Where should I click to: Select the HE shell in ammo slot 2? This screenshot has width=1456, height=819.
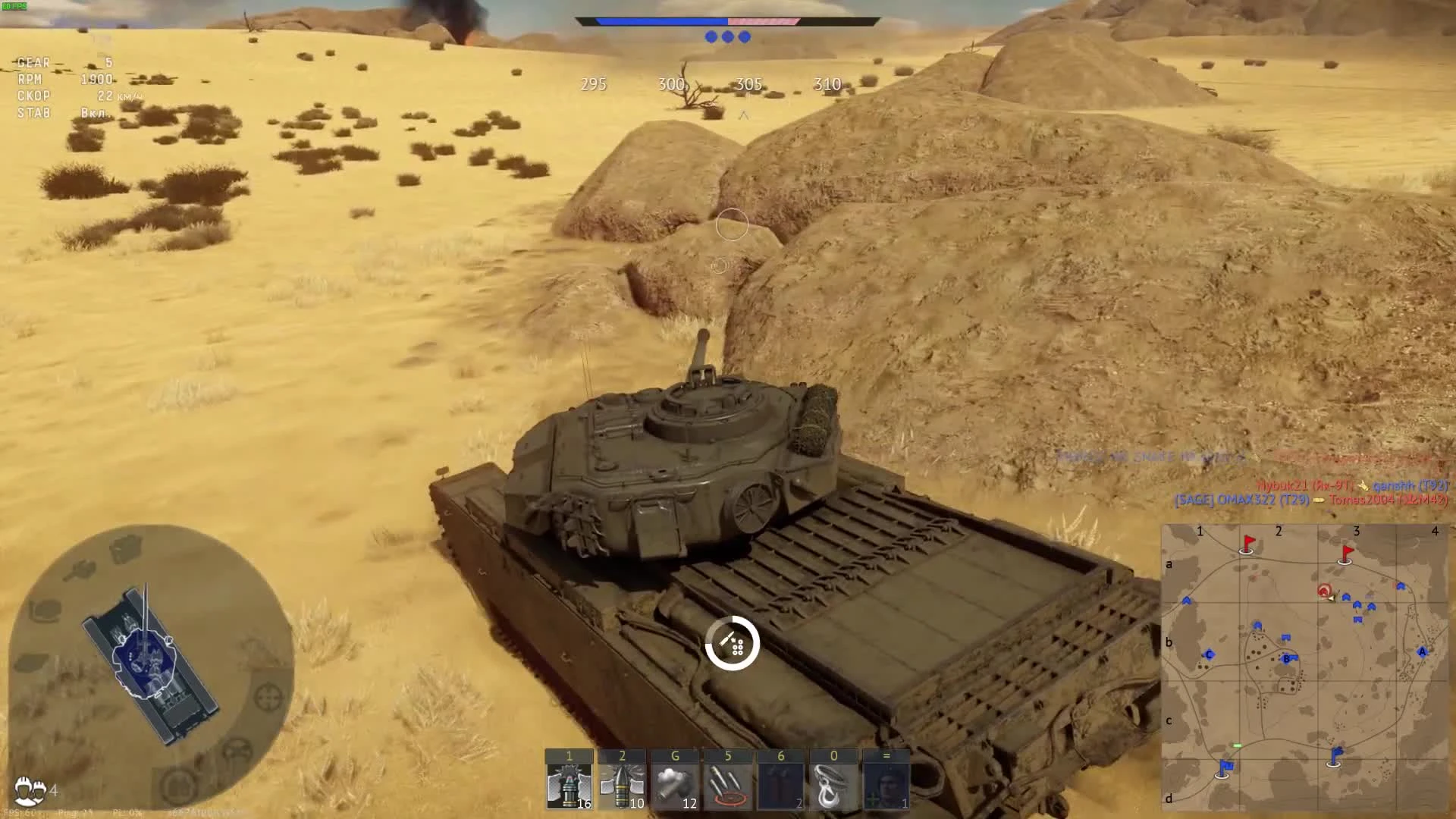point(622,785)
